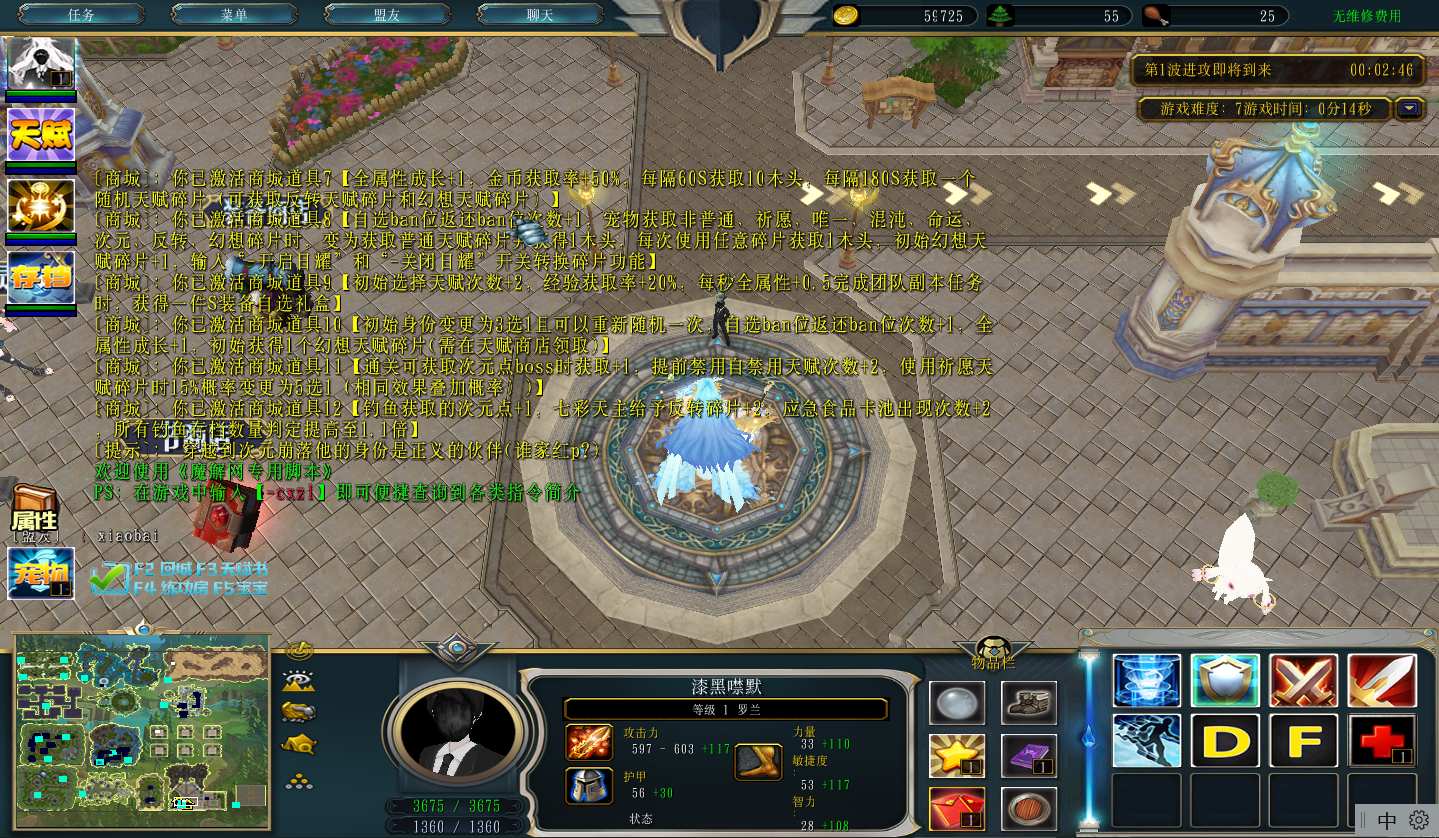Open the 盟友 allies menu
This screenshot has height=838, width=1439.
coord(387,15)
